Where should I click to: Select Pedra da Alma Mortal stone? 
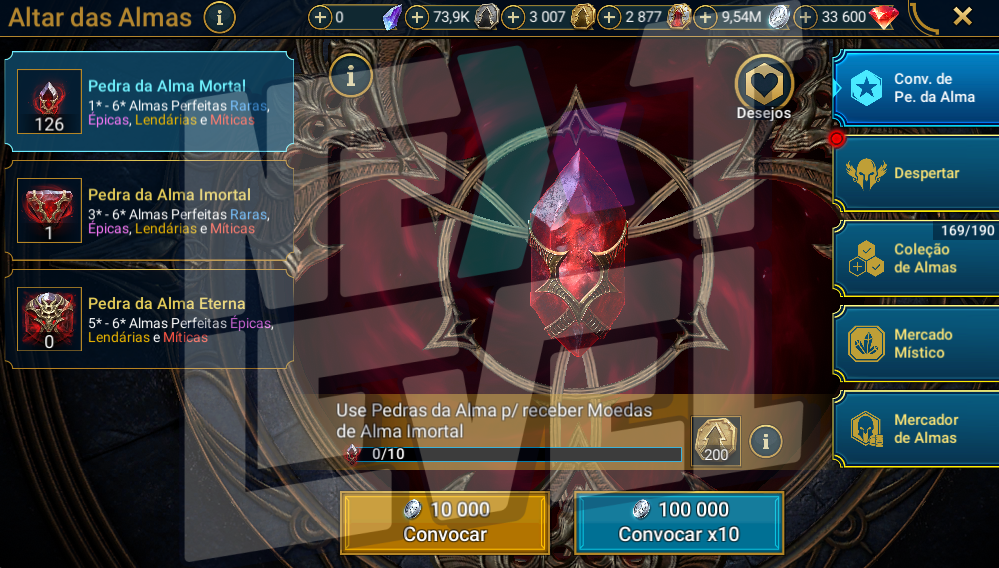tap(150, 102)
